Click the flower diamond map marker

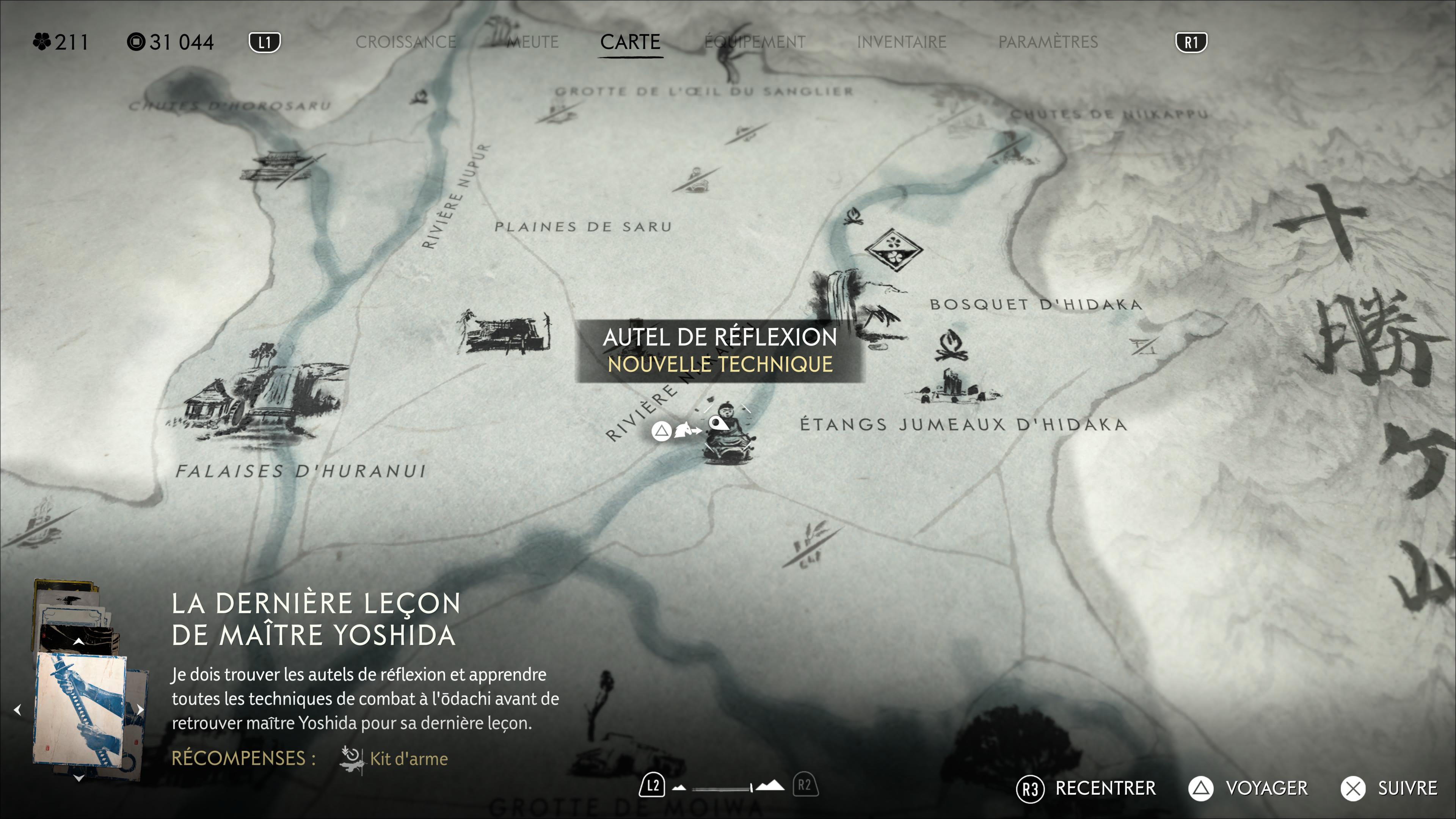[894, 249]
